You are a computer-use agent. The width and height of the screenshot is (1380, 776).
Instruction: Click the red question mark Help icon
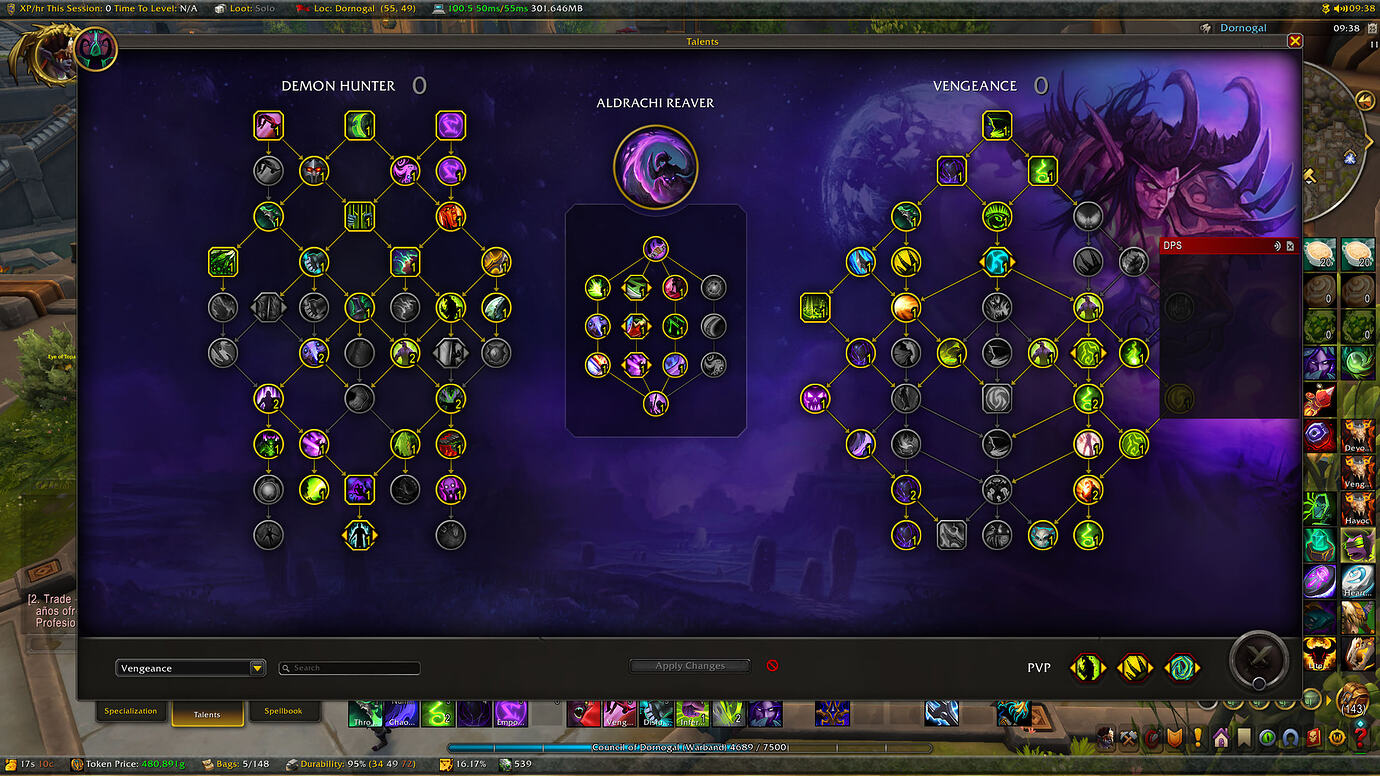(x=1359, y=737)
